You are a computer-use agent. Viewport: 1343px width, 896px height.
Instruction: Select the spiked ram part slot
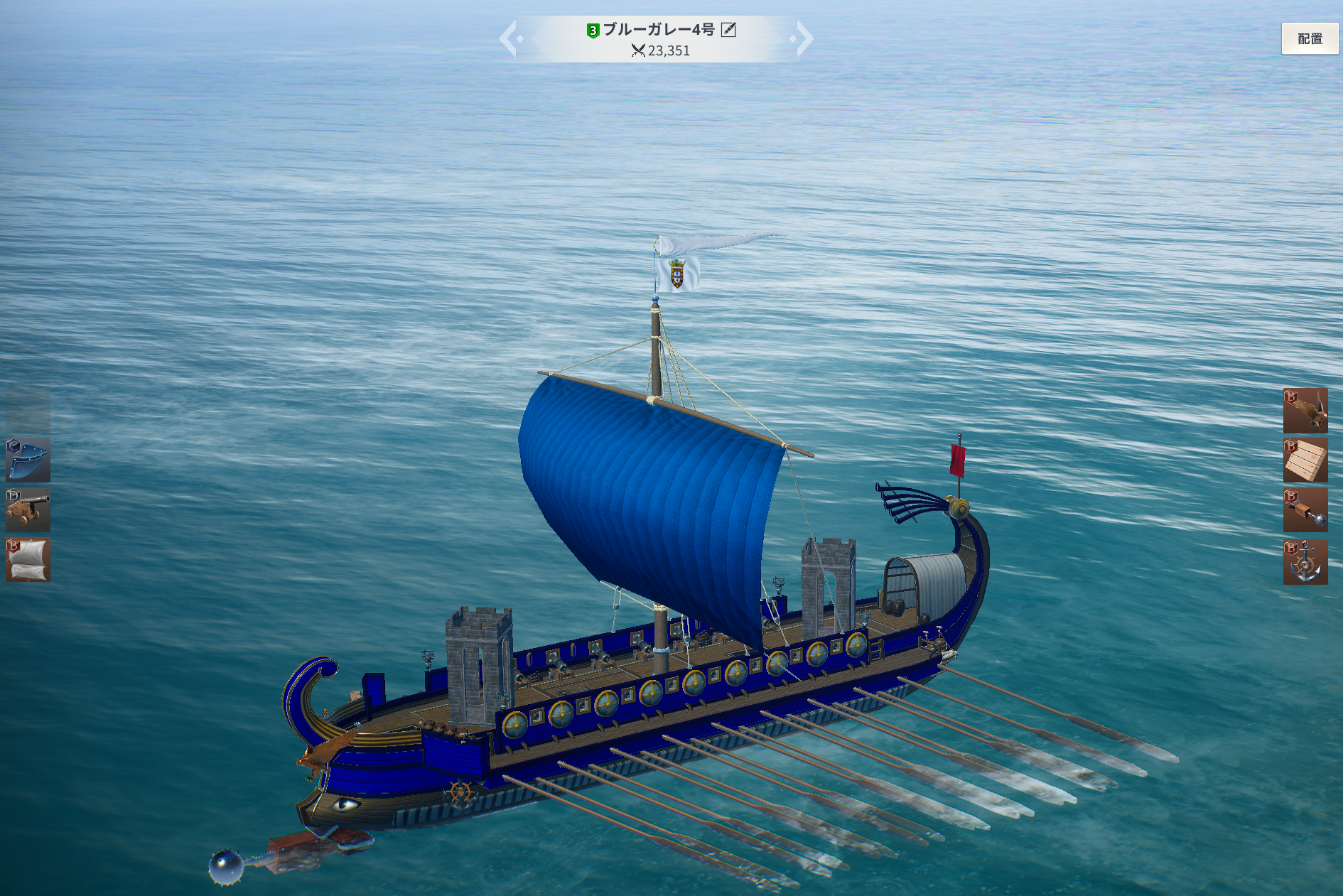1305,509
